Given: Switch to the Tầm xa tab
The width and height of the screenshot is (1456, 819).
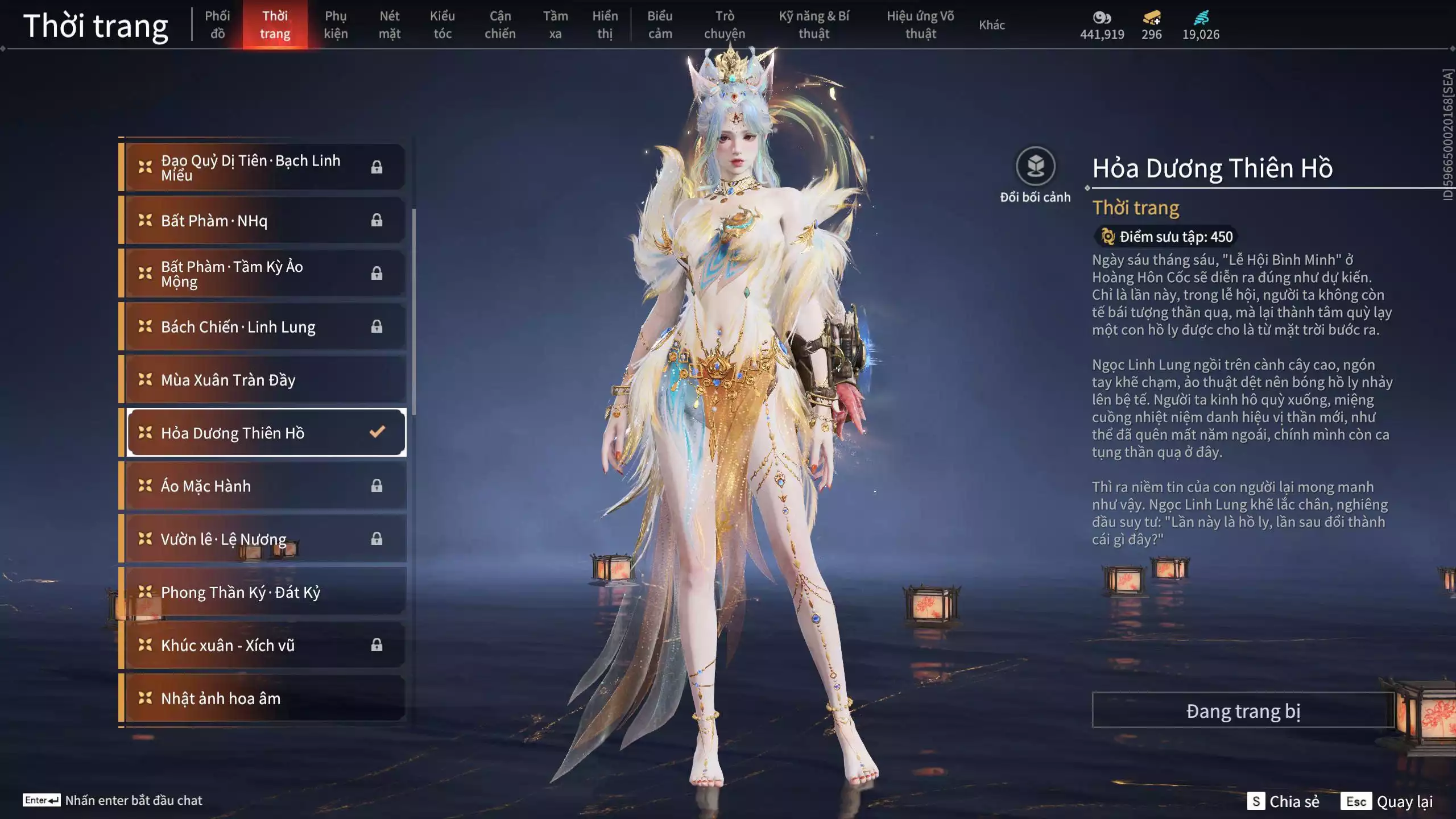Looking at the screenshot, I should [x=555, y=24].
